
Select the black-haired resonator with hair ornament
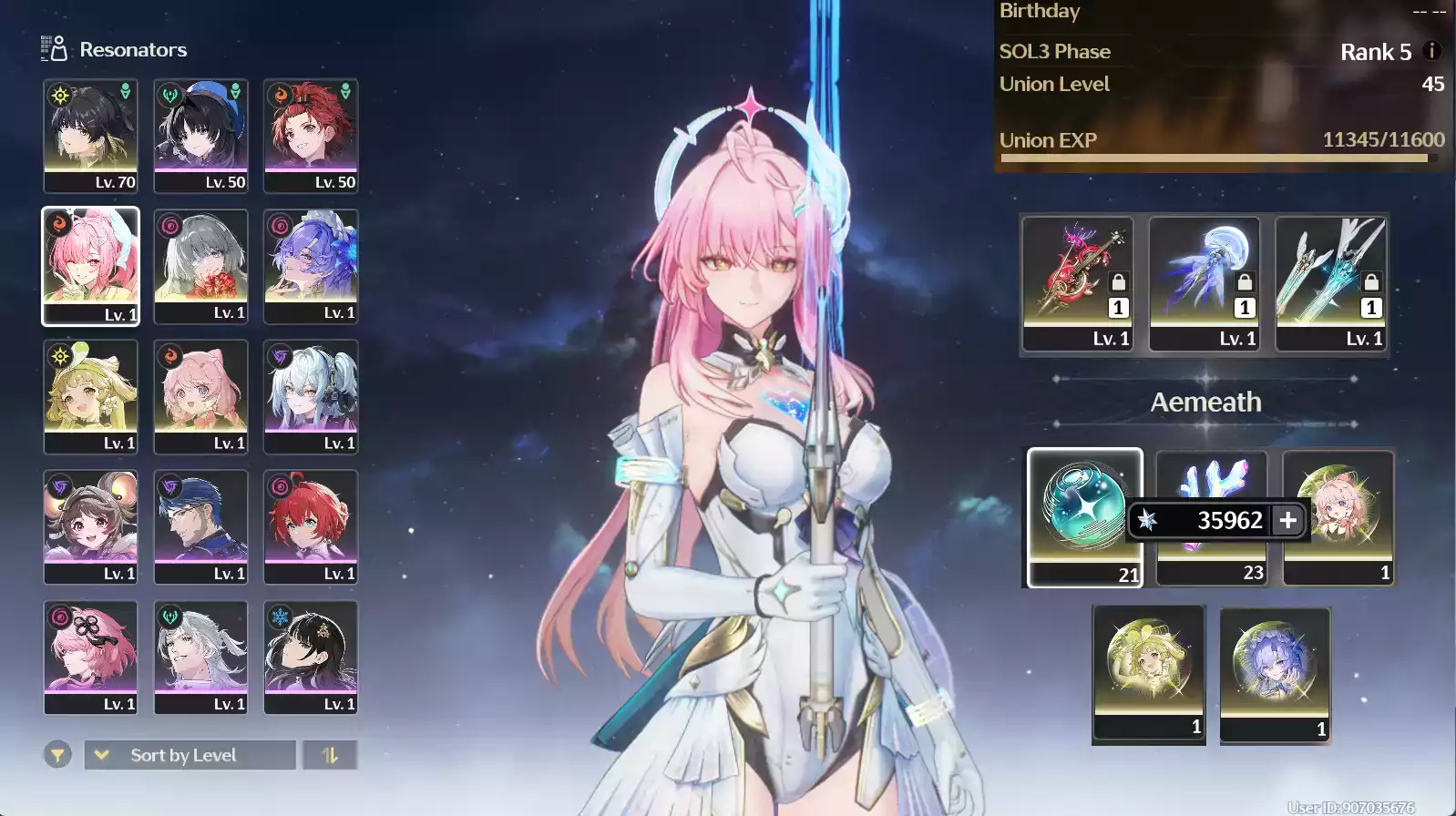311,657
